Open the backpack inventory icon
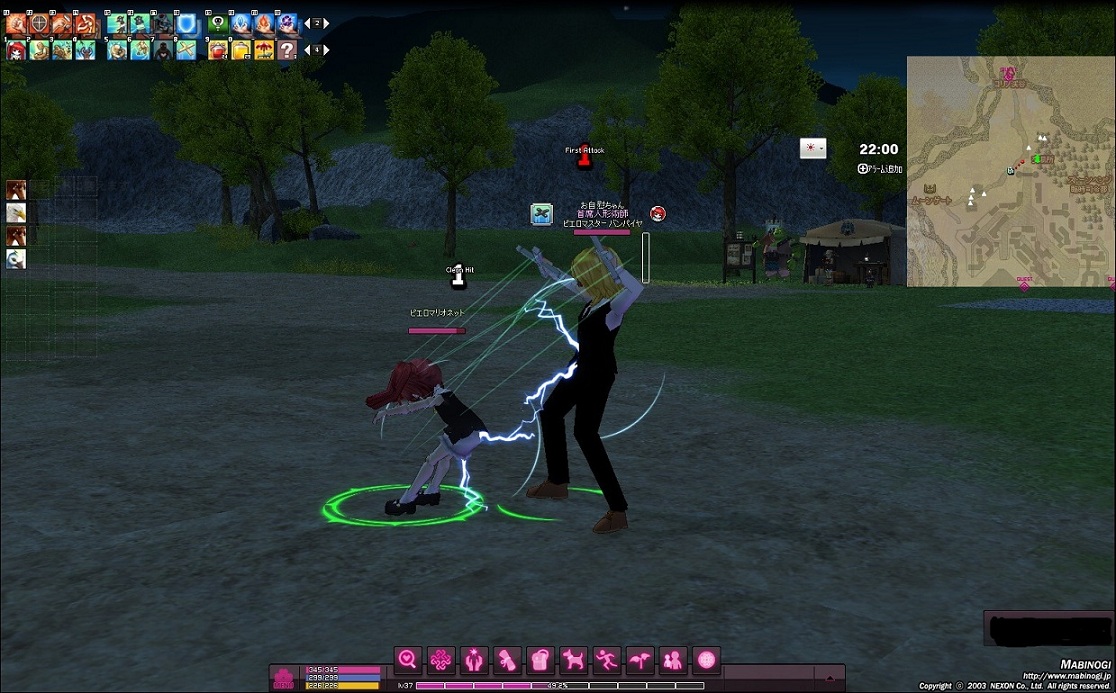The width and height of the screenshot is (1116, 693). click(539, 660)
